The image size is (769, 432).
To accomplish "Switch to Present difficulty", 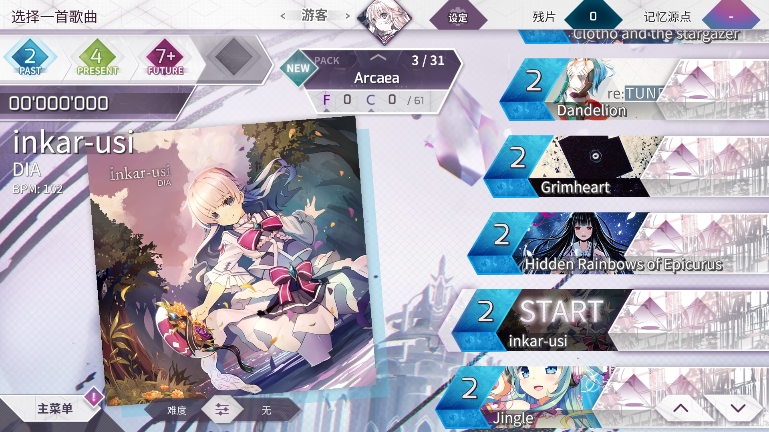I will 97,57.
